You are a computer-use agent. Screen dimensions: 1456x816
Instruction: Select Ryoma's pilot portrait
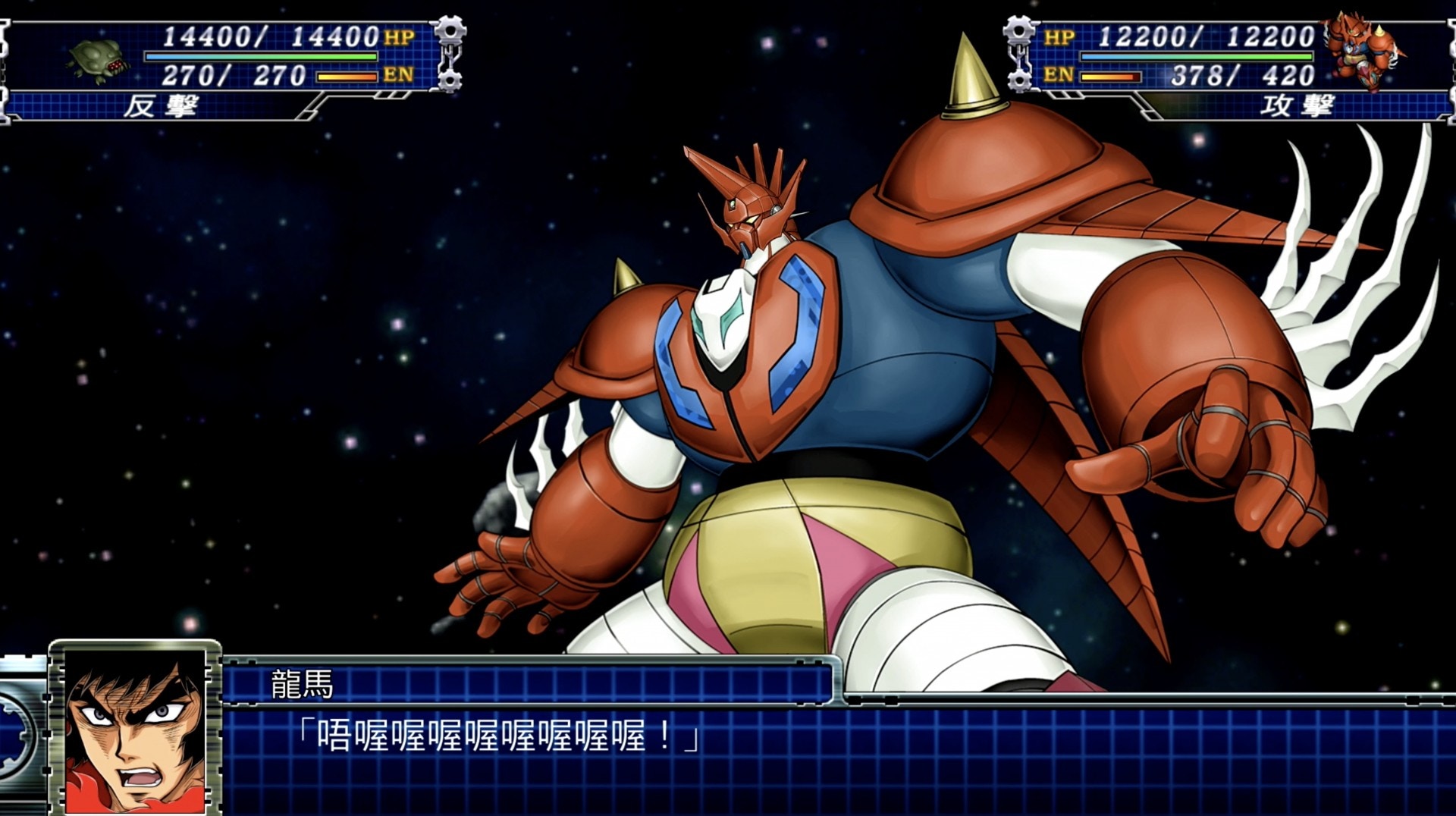click(135, 731)
